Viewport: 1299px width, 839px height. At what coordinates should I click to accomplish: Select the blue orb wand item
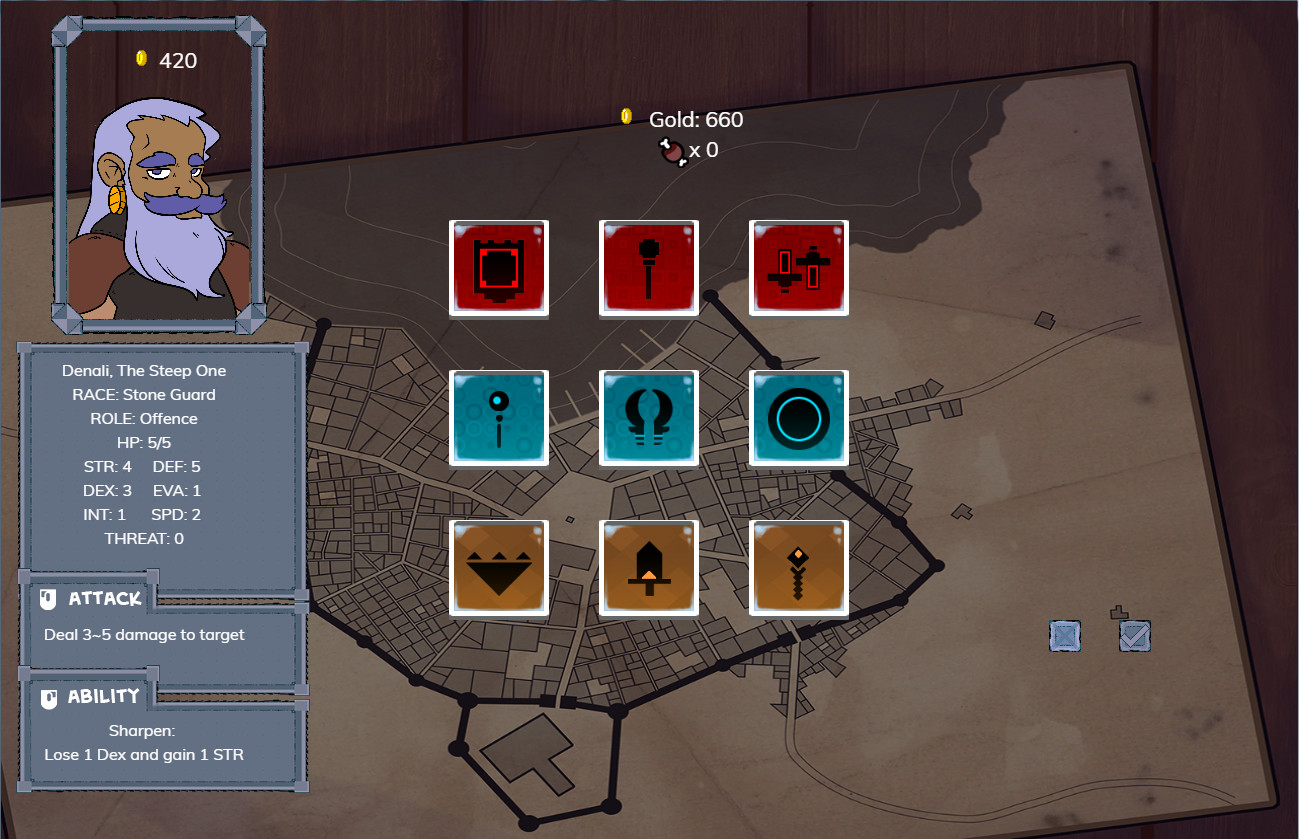tap(499, 418)
